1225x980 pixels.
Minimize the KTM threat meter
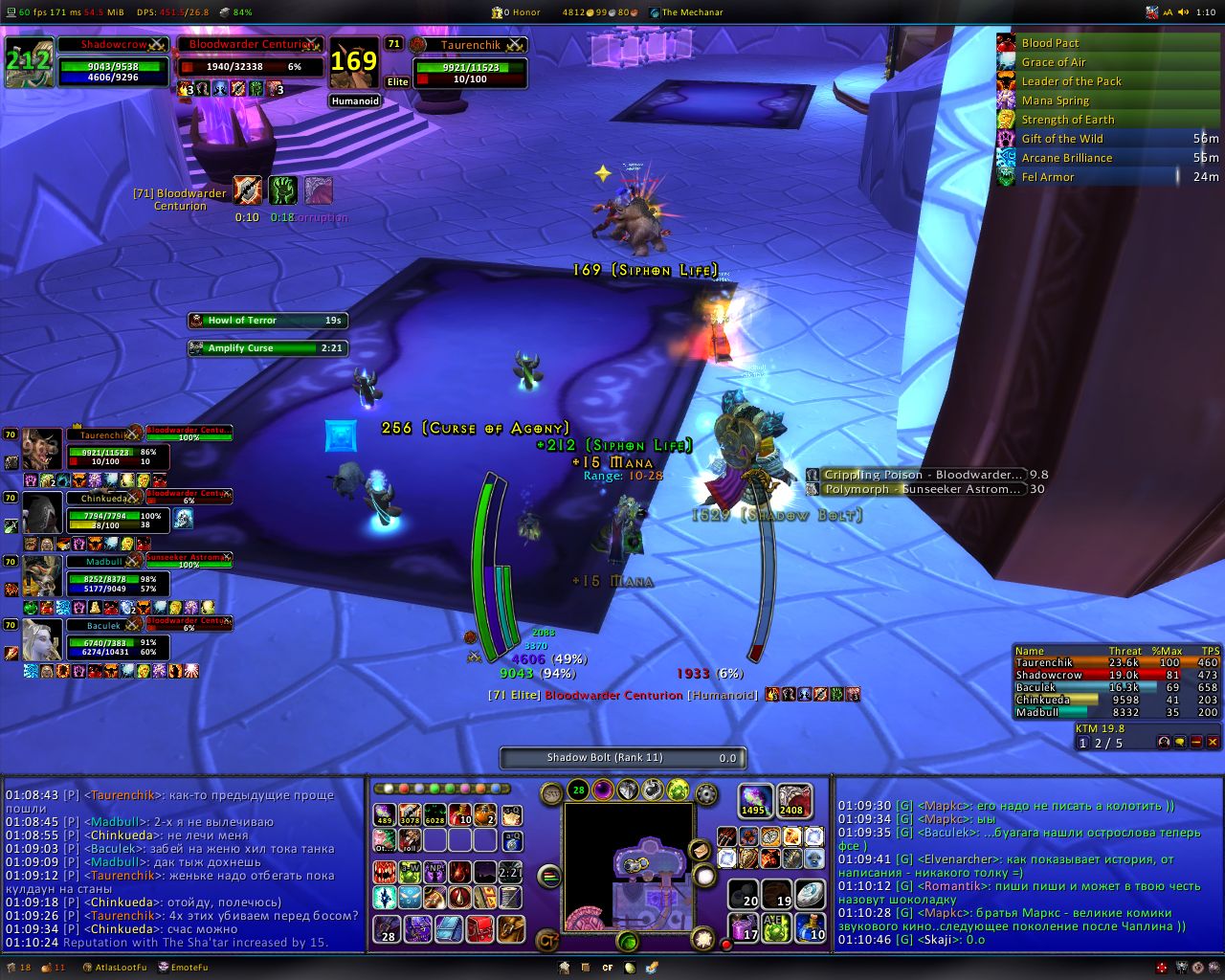(x=1196, y=742)
